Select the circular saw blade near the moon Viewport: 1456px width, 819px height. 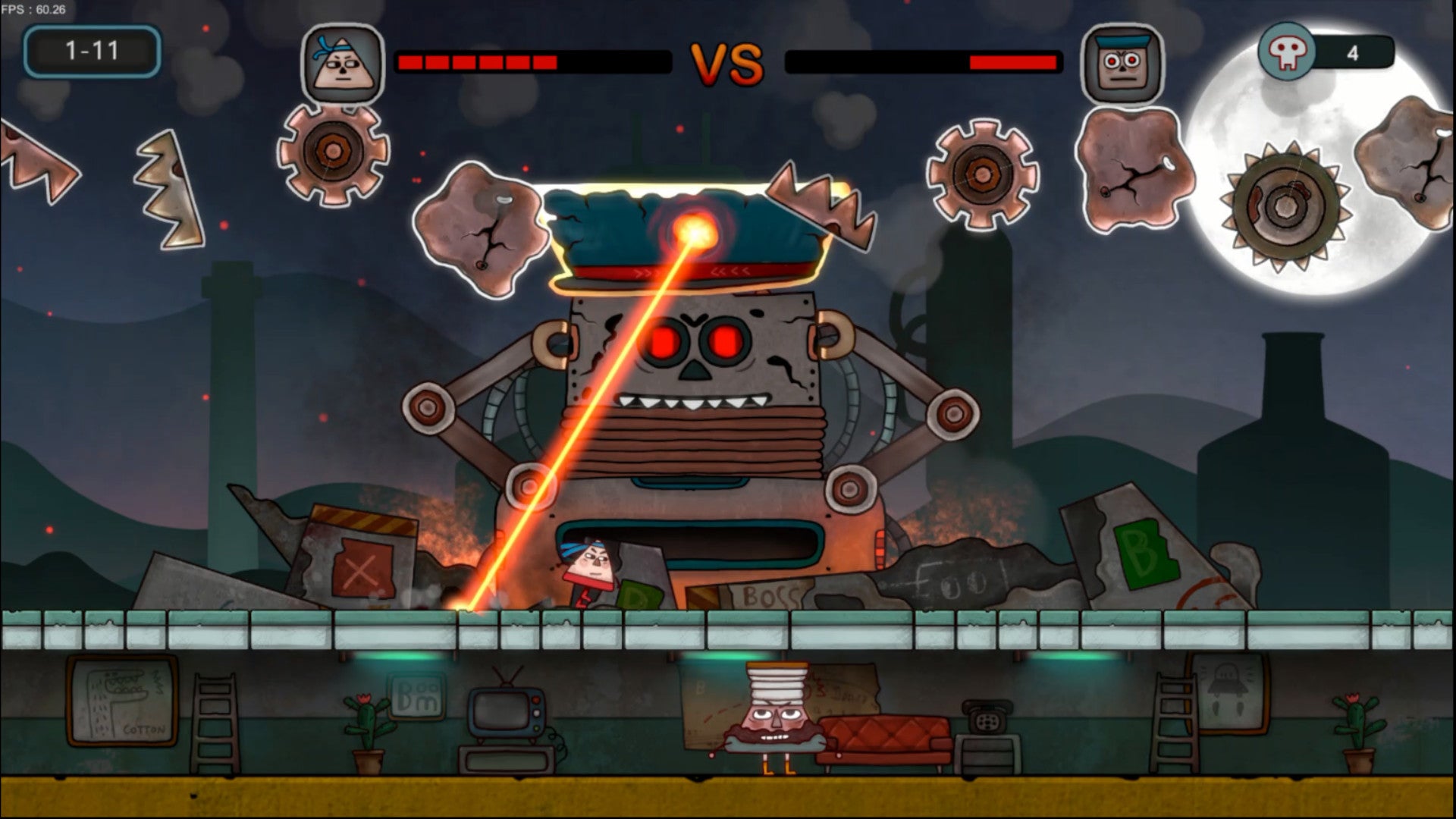pos(1283,203)
